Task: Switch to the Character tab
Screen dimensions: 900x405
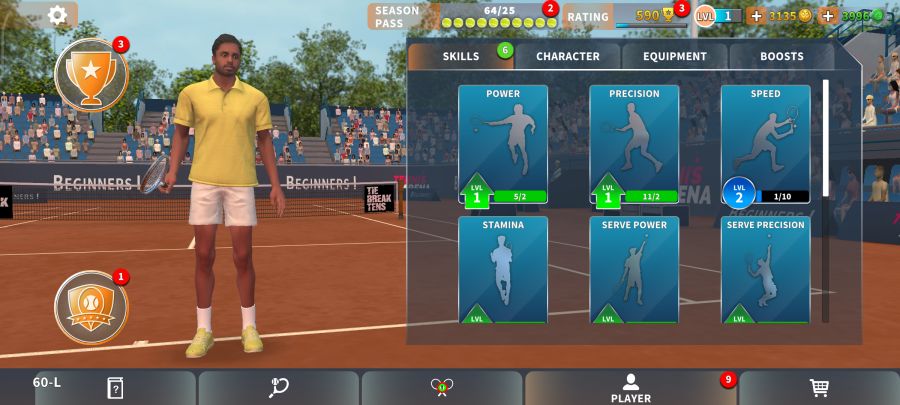Action: click(x=567, y=56)
